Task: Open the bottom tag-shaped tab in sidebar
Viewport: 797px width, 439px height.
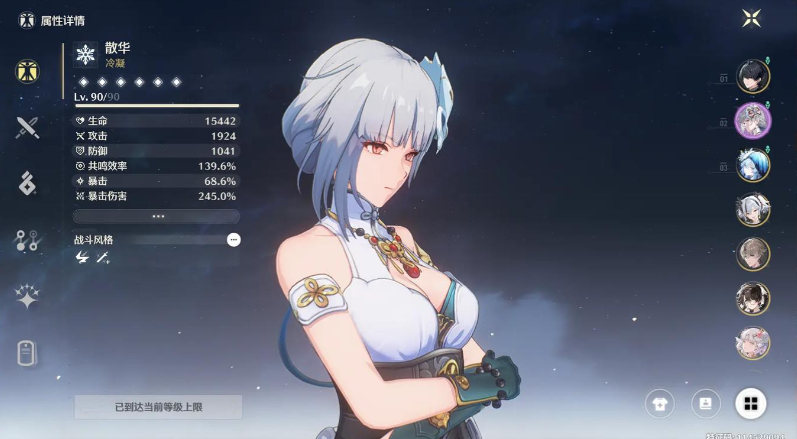Action: tap(27, 352)
